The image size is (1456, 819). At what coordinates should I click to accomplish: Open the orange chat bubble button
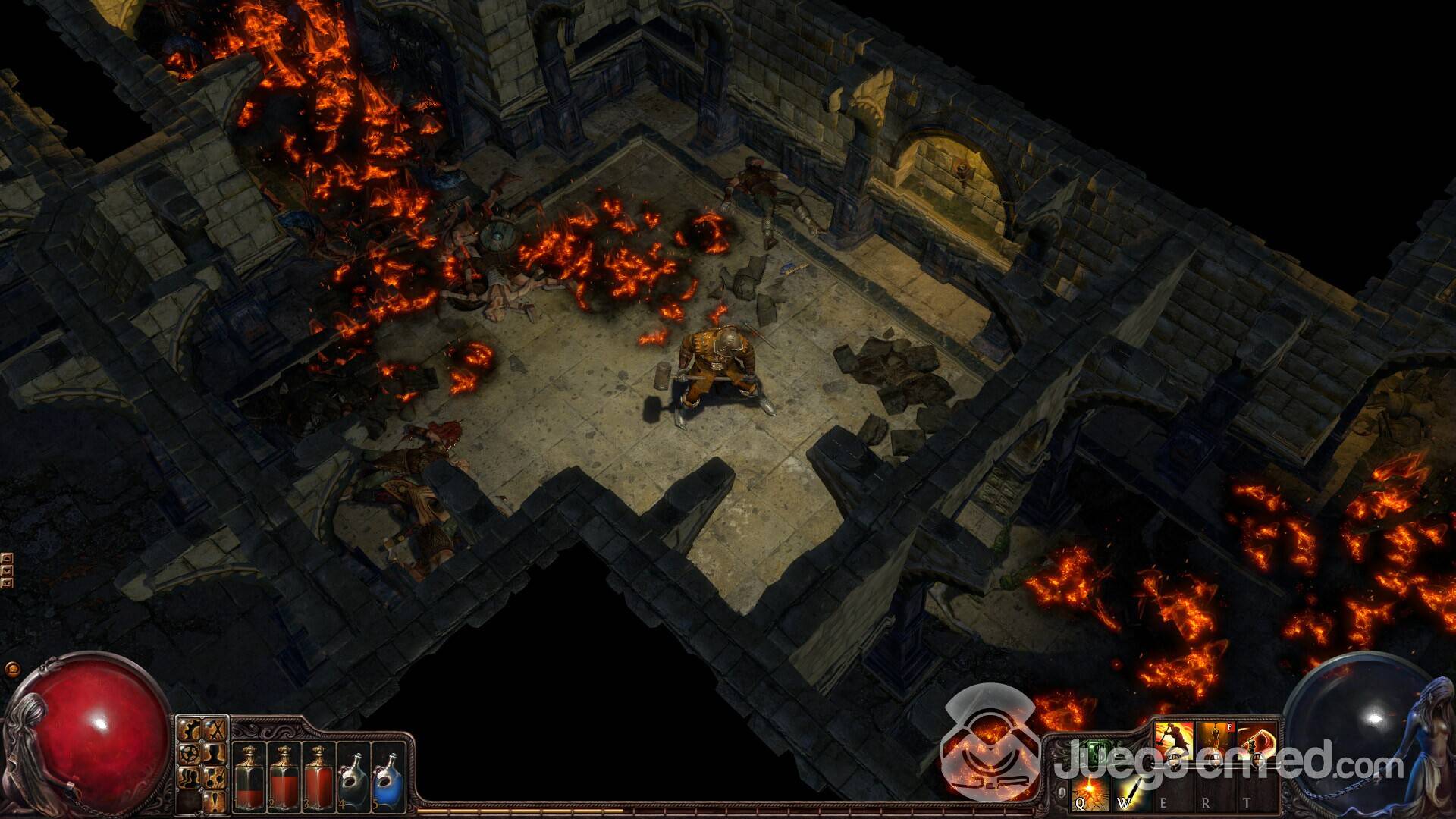click(x=11, y=670)
